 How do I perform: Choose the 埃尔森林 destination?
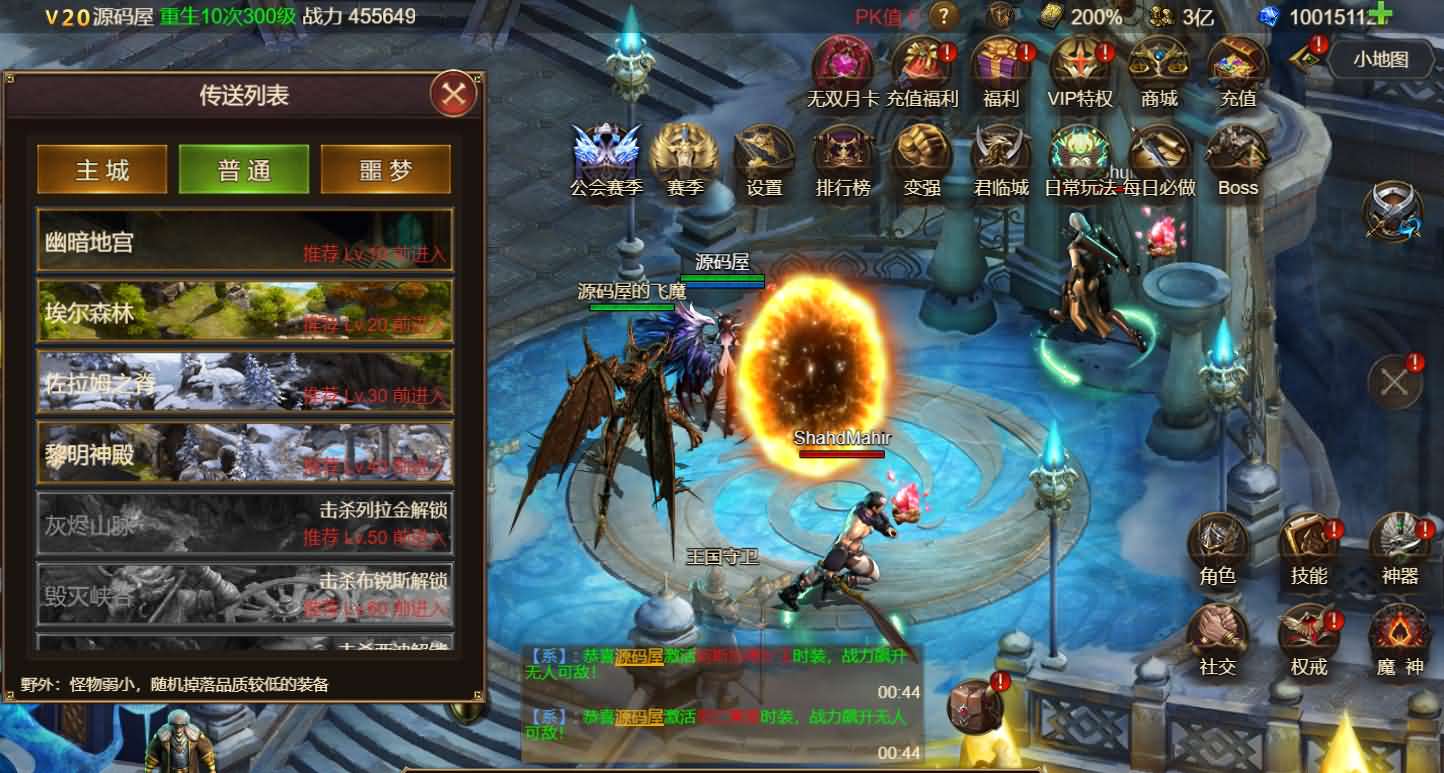[x=245, y=310]
